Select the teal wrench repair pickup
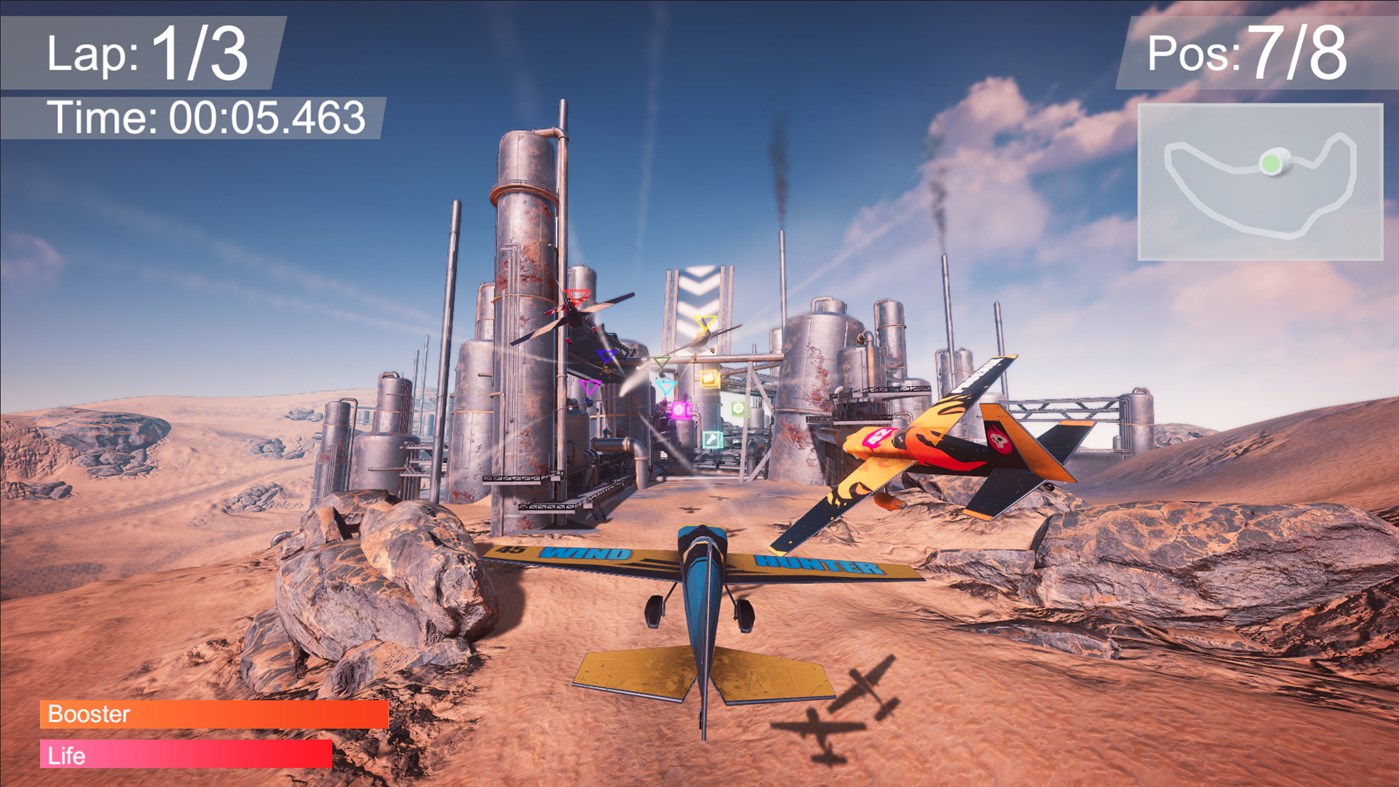The width and height of the screenshot is (1399, 787). 712,439
